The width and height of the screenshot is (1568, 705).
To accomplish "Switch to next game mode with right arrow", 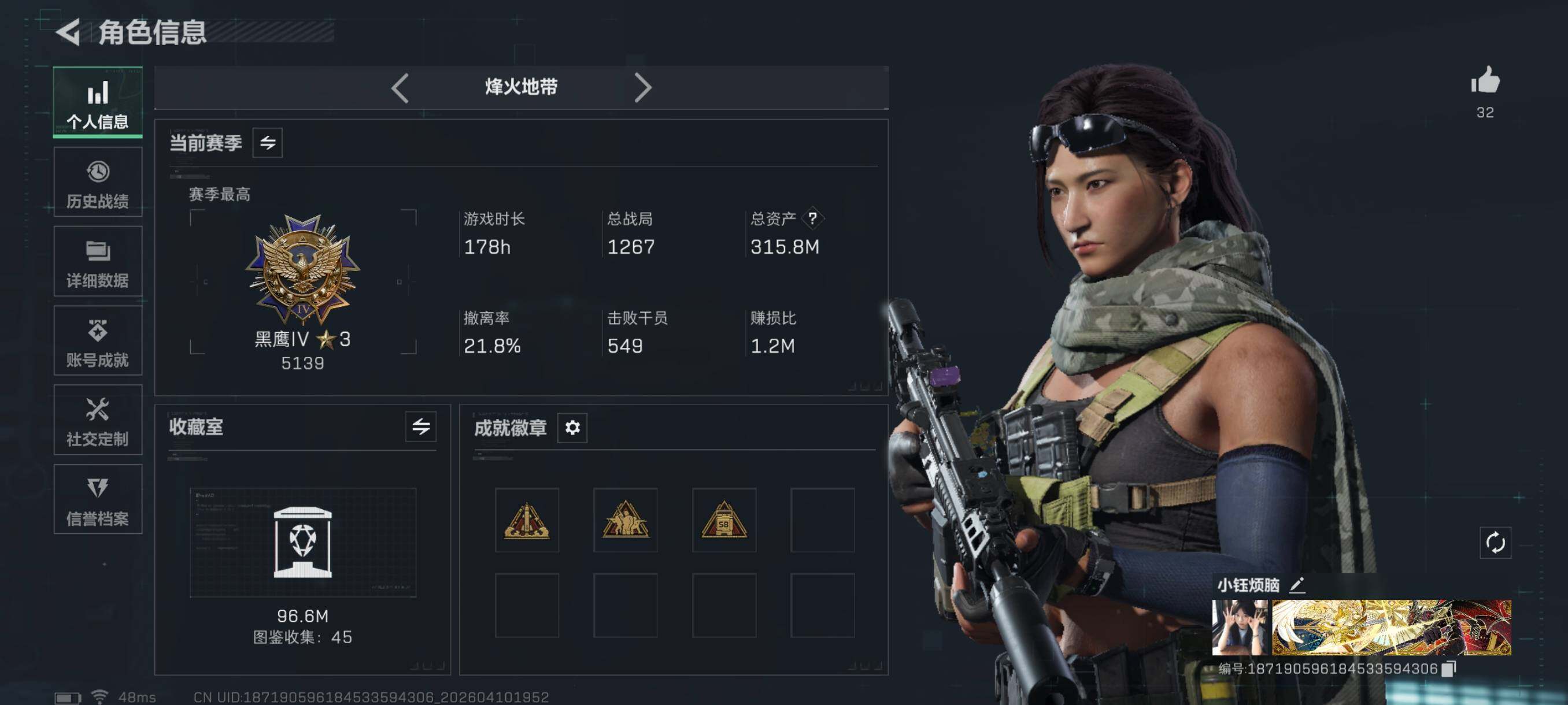I will (642, 88).
